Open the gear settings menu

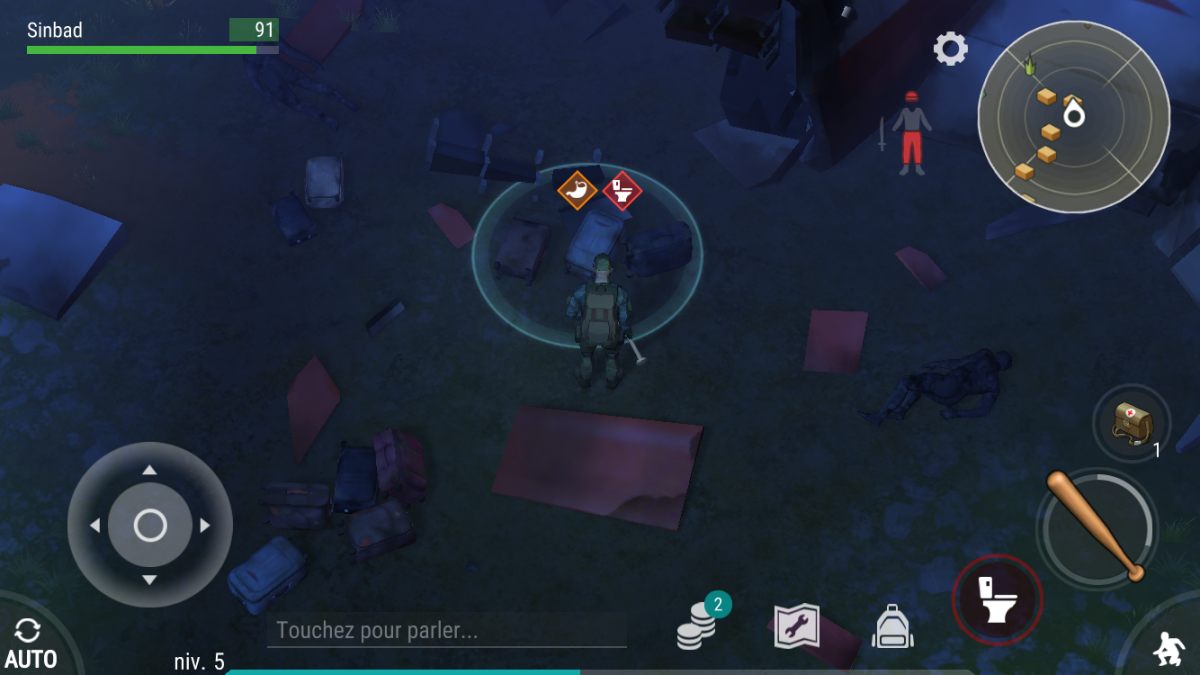(950, 48)
